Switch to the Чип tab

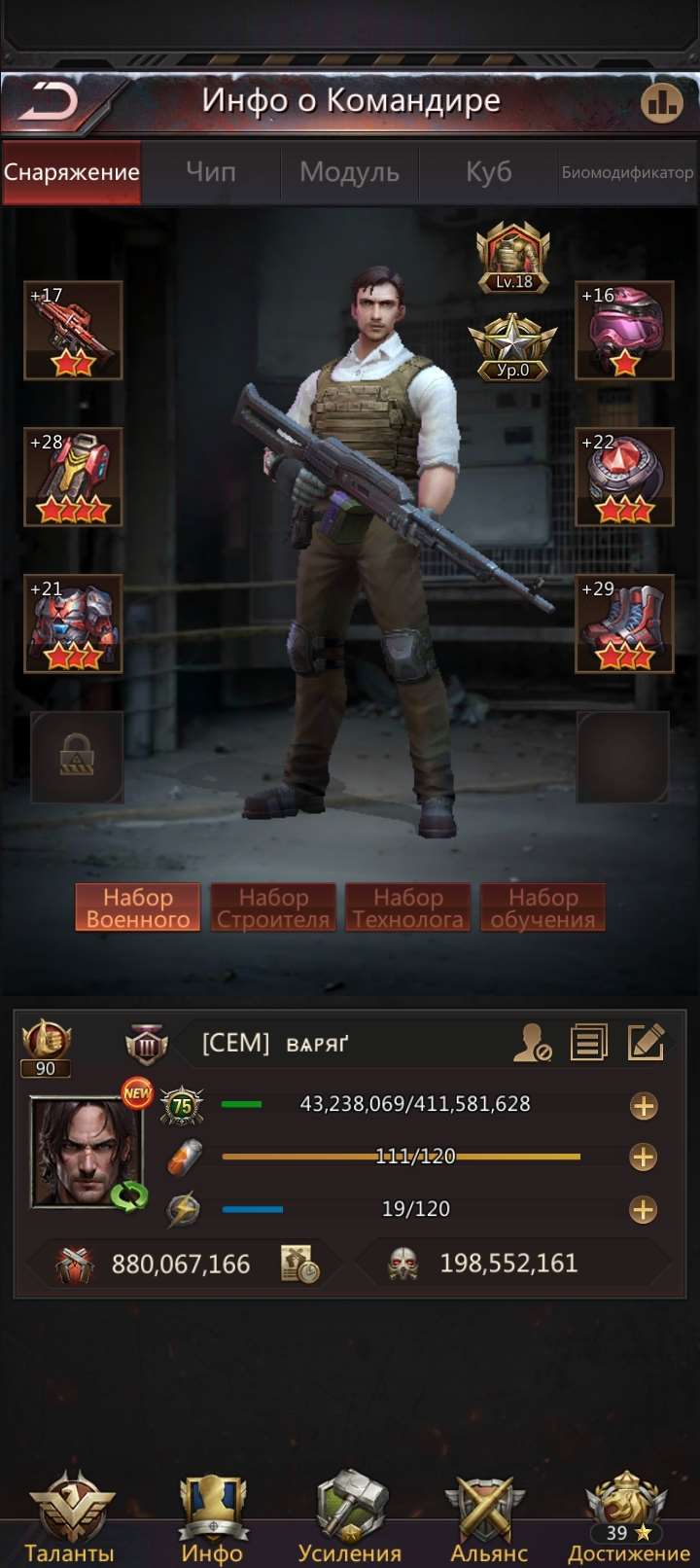211,172
